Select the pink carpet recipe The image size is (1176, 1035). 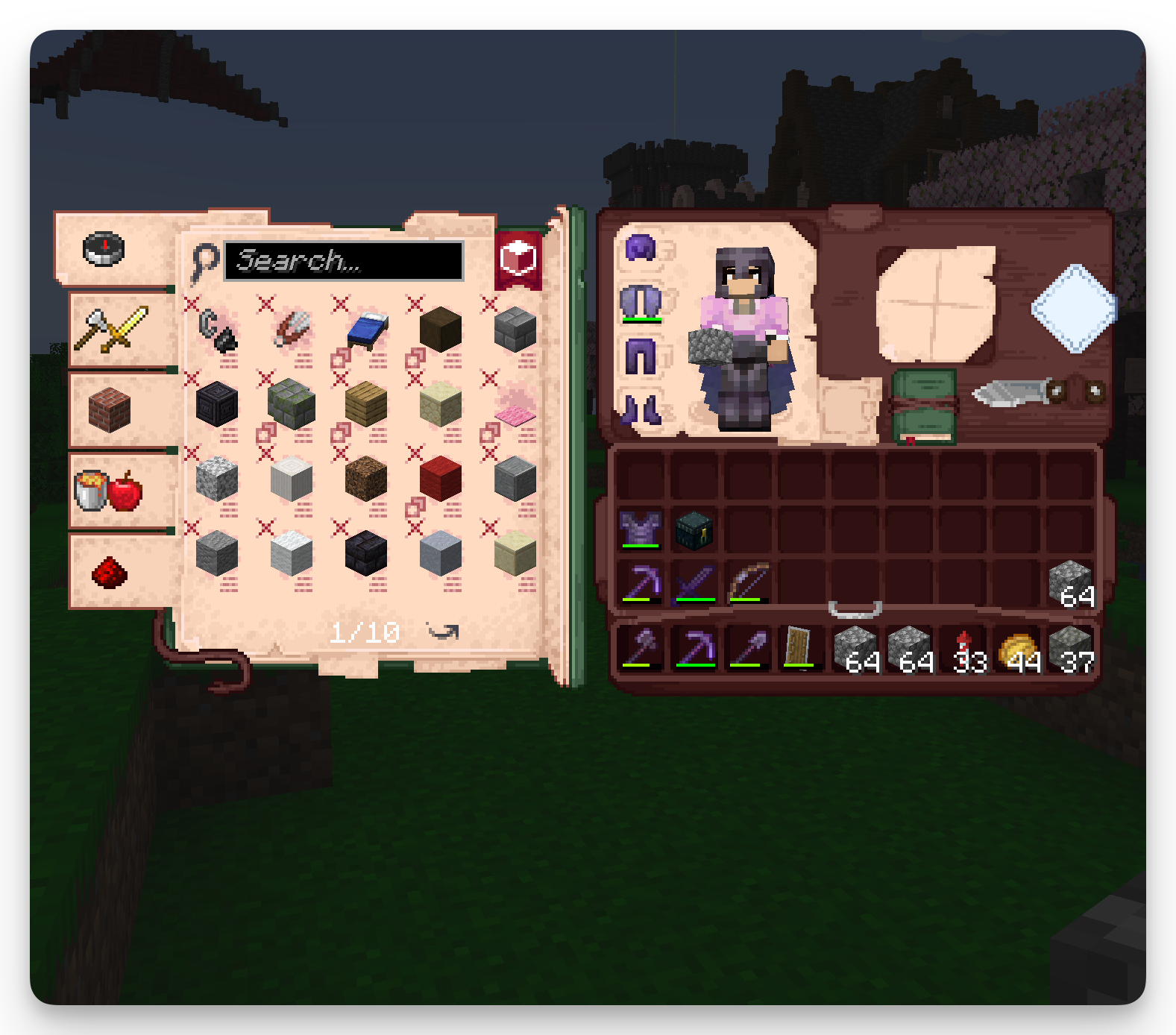pos(515,406)
